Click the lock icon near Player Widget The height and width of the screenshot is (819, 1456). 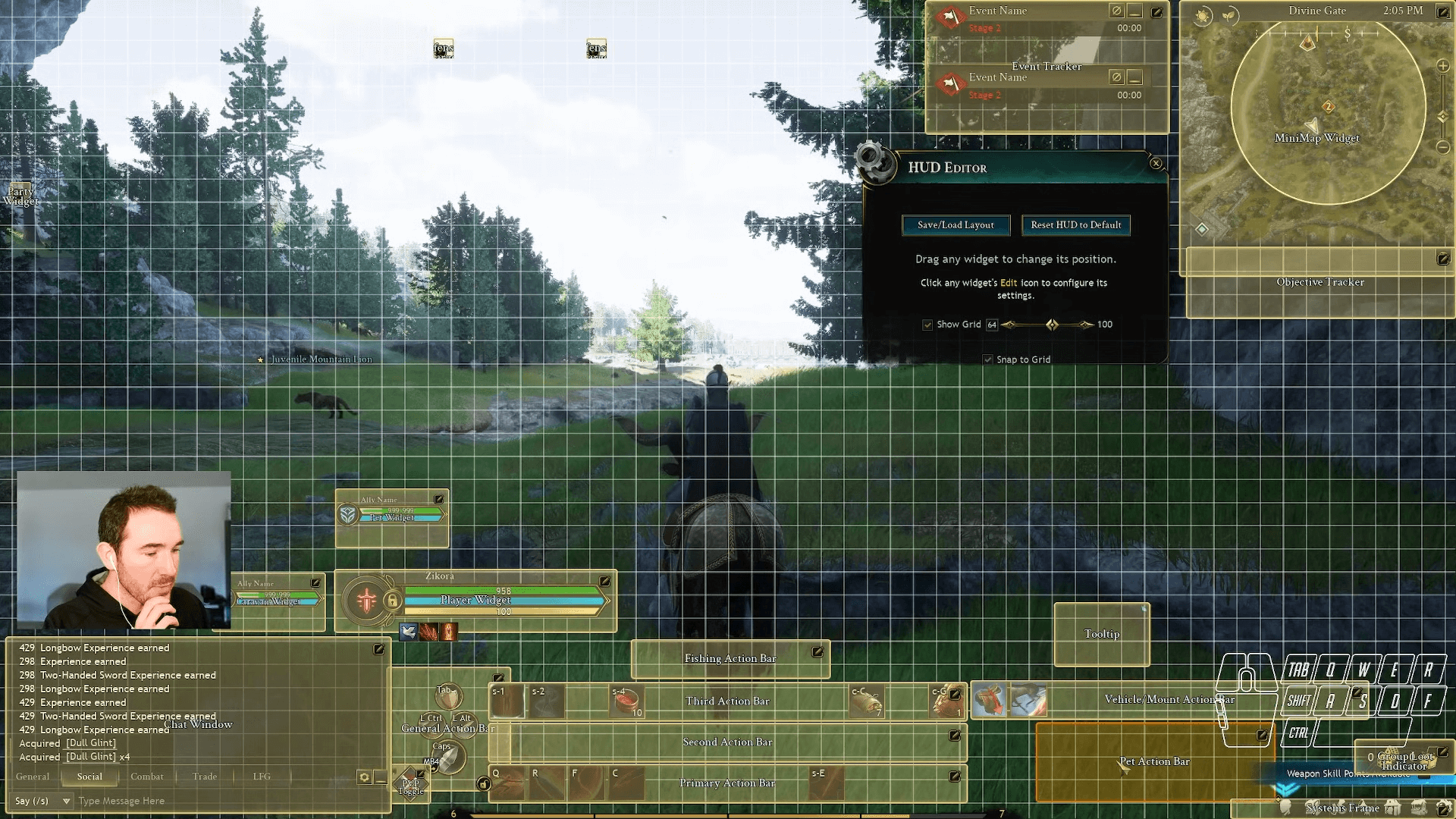pyautogui.click(x=393, y=601)
